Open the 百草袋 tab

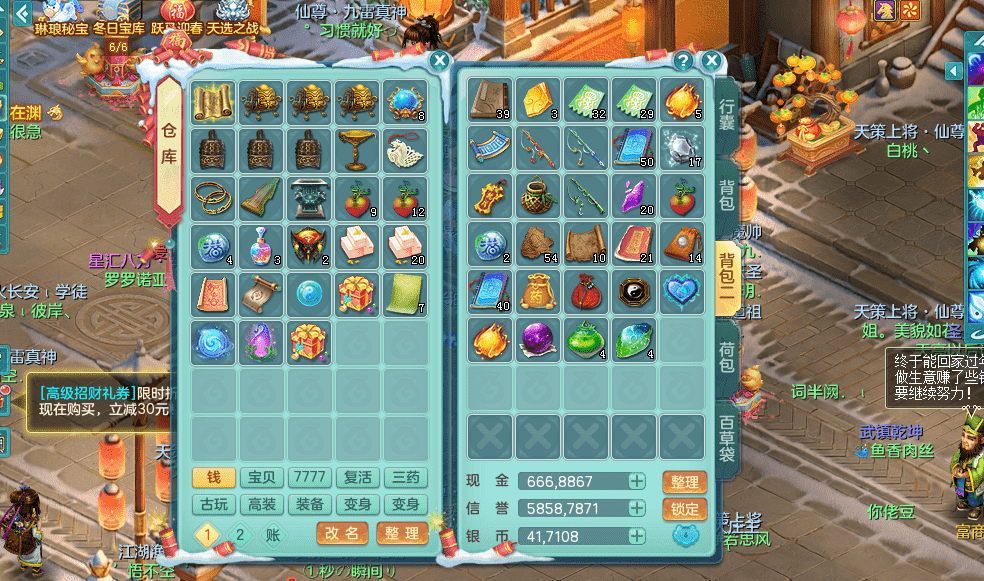tap(727, 436)
